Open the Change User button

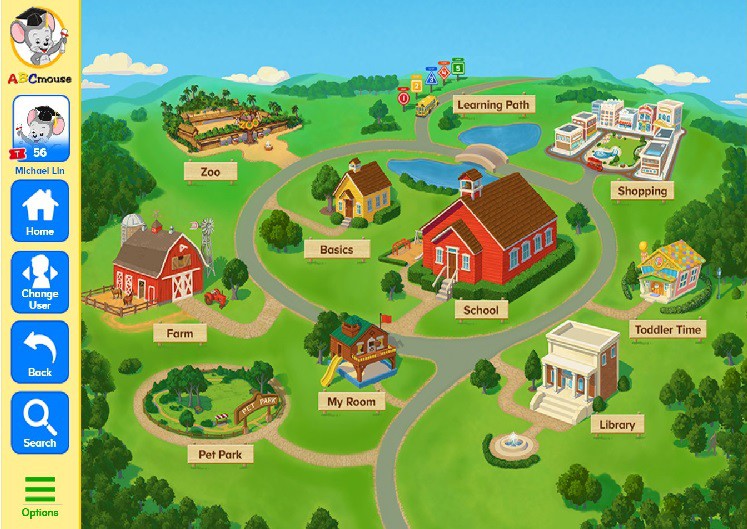point(40,282)
